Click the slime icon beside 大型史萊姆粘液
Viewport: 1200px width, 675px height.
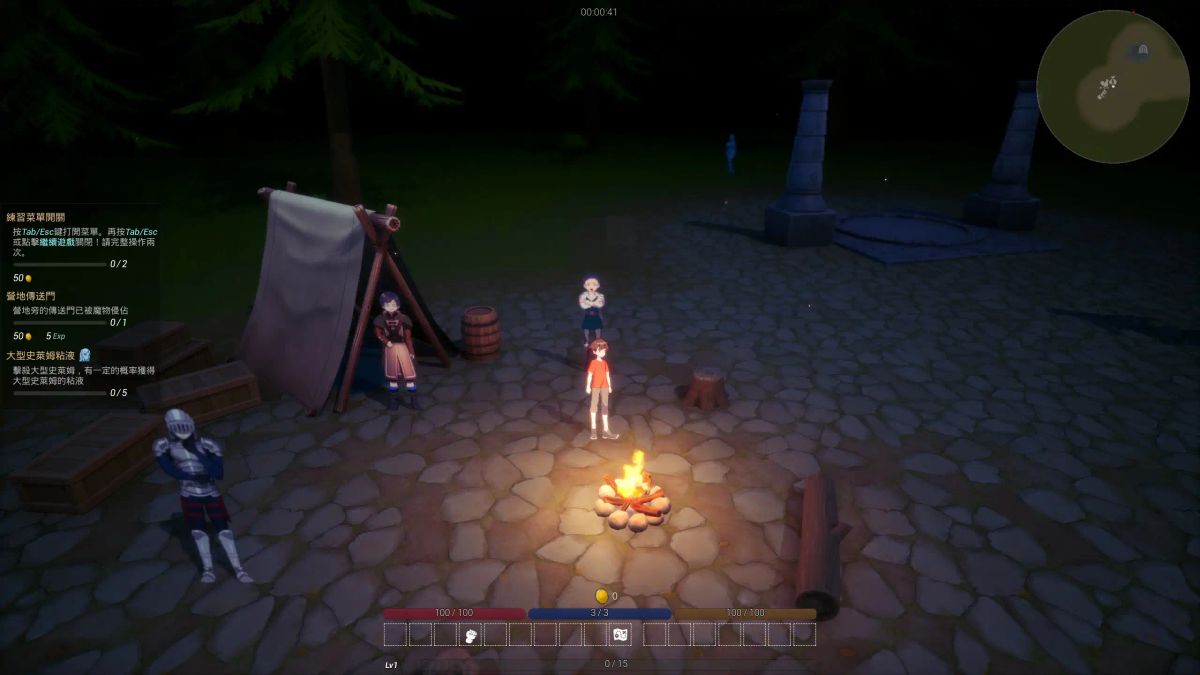tap(85, 355)
